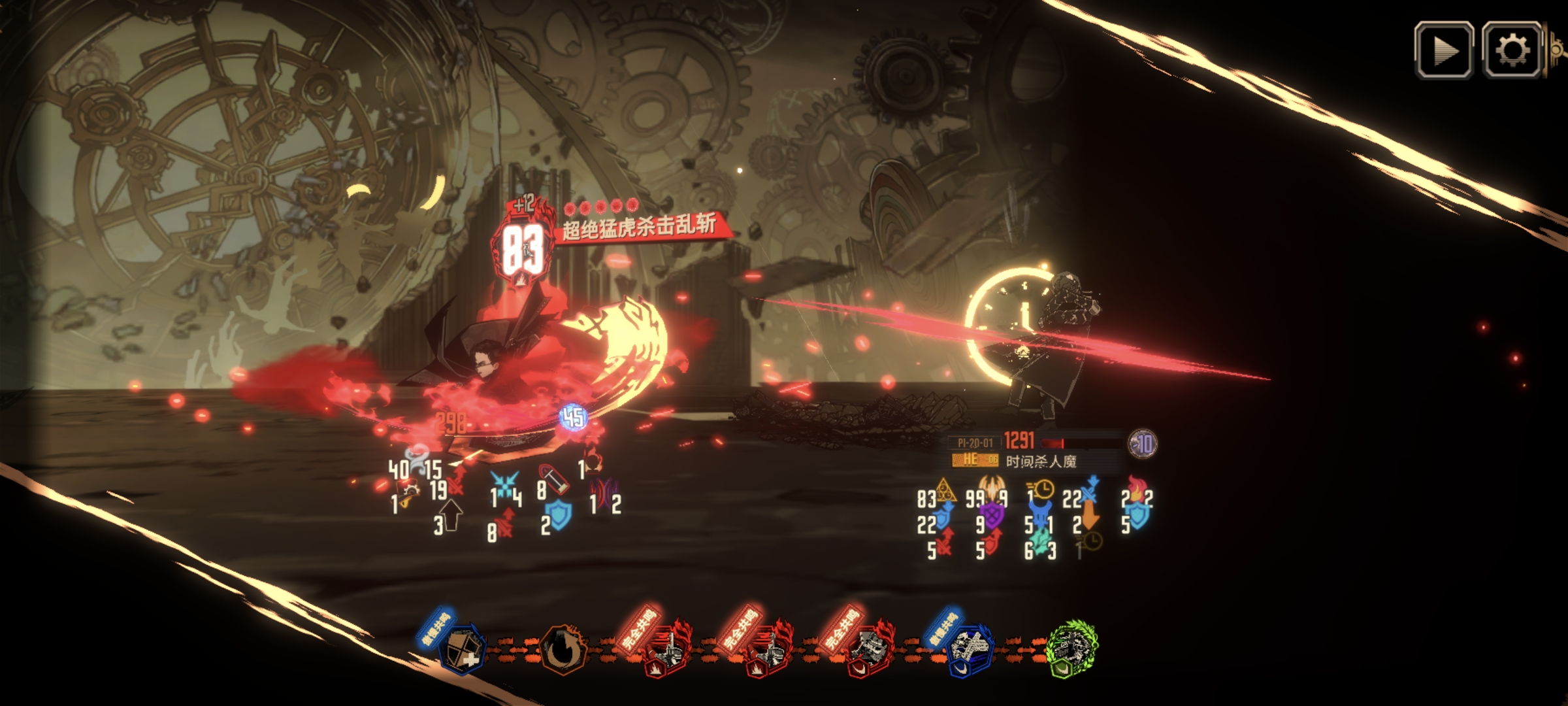This screenshot has width=1568, height=706.
Task: Select the orange flame swirl chain icon
Action: point(563,649)
